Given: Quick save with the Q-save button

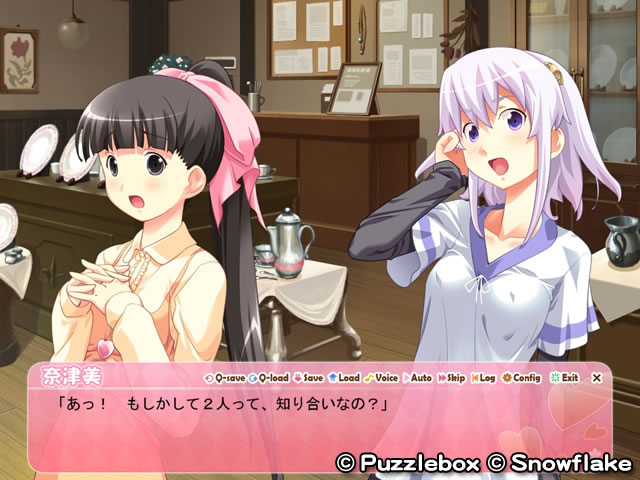Looking at the screenshot, I should [x=223, y=378].
